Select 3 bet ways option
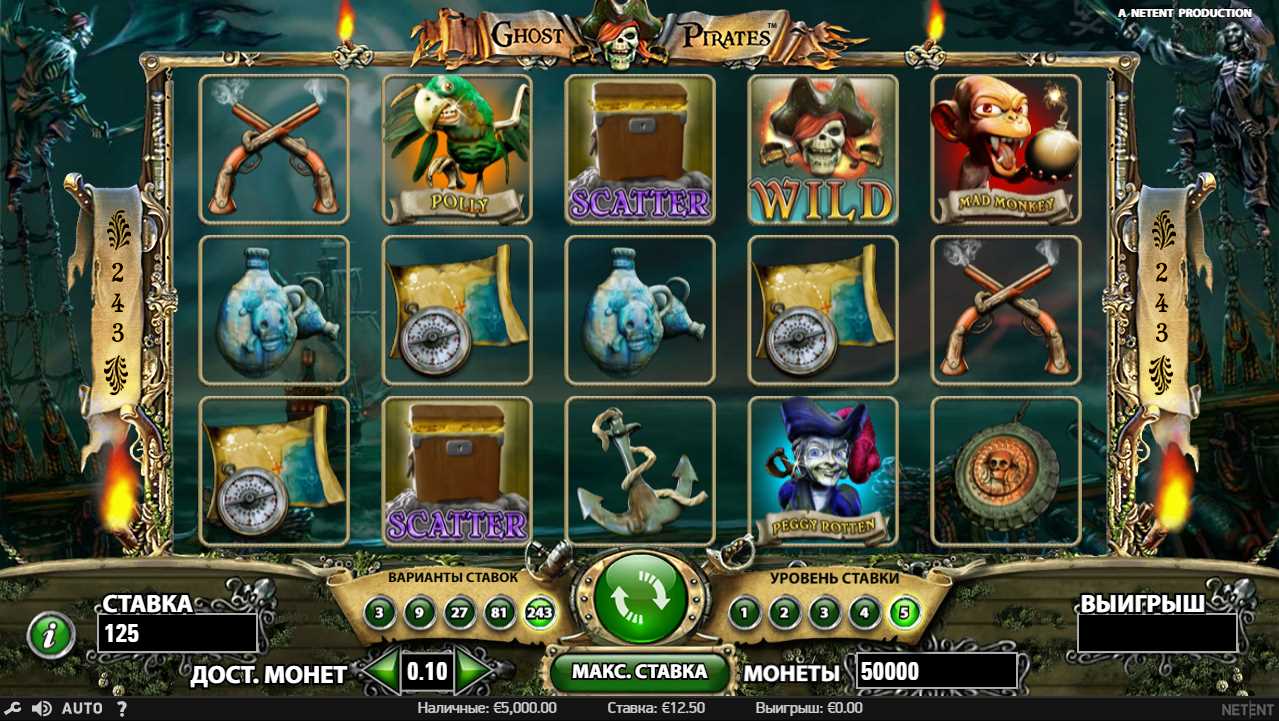Screen dimensions: 1279x721 (379, 611)
